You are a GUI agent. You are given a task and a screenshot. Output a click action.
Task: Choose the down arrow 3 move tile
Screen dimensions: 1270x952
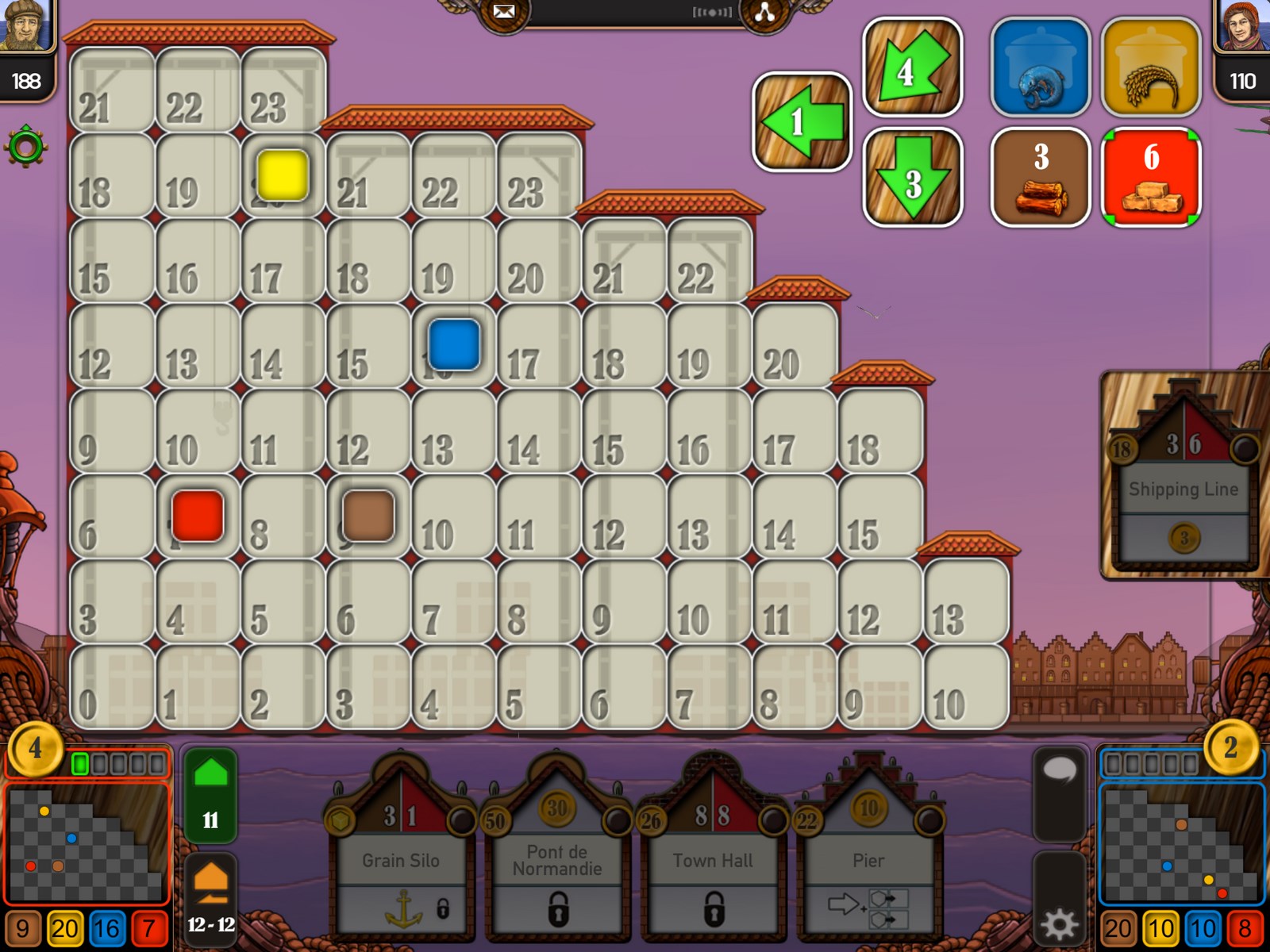tap(912, 178)
